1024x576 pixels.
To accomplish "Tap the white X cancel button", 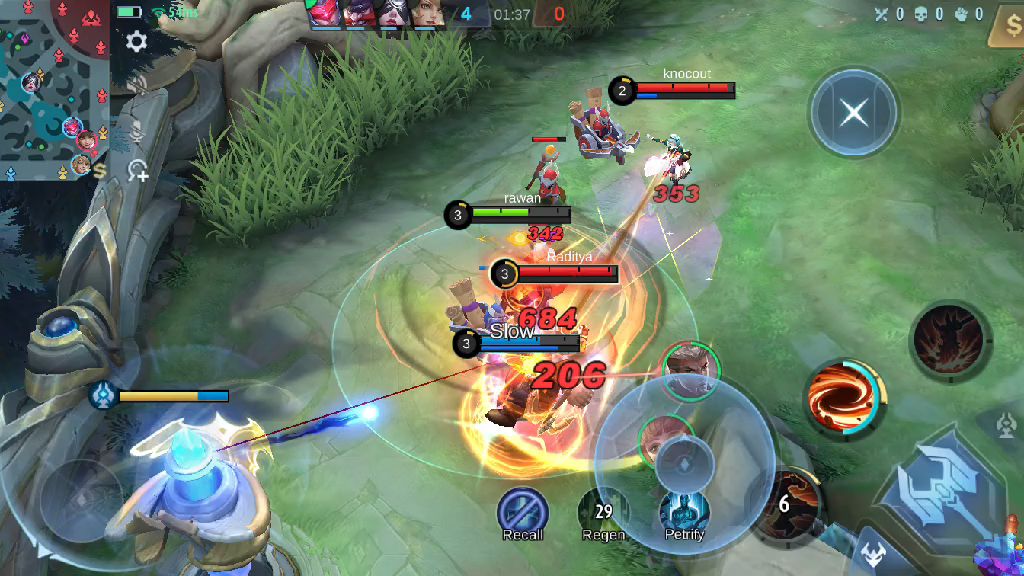I will [854, 112].
